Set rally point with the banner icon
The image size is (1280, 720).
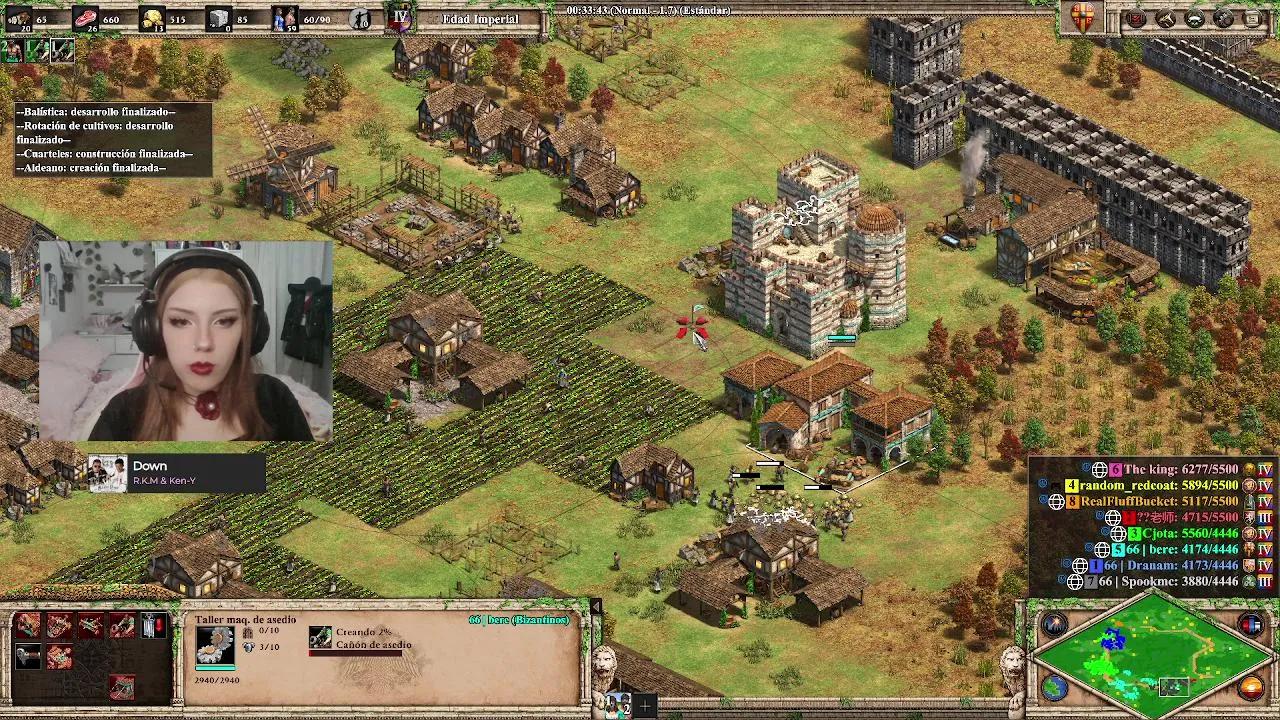(153, 626)
